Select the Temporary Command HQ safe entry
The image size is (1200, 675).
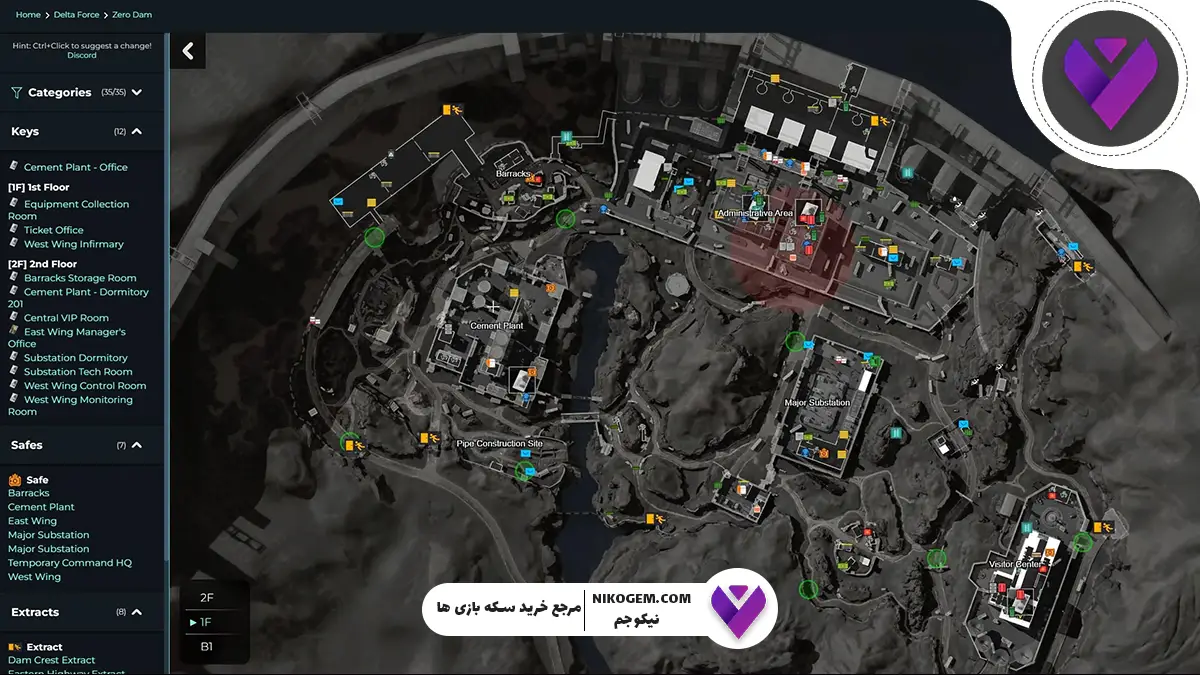tap(70, 563)
